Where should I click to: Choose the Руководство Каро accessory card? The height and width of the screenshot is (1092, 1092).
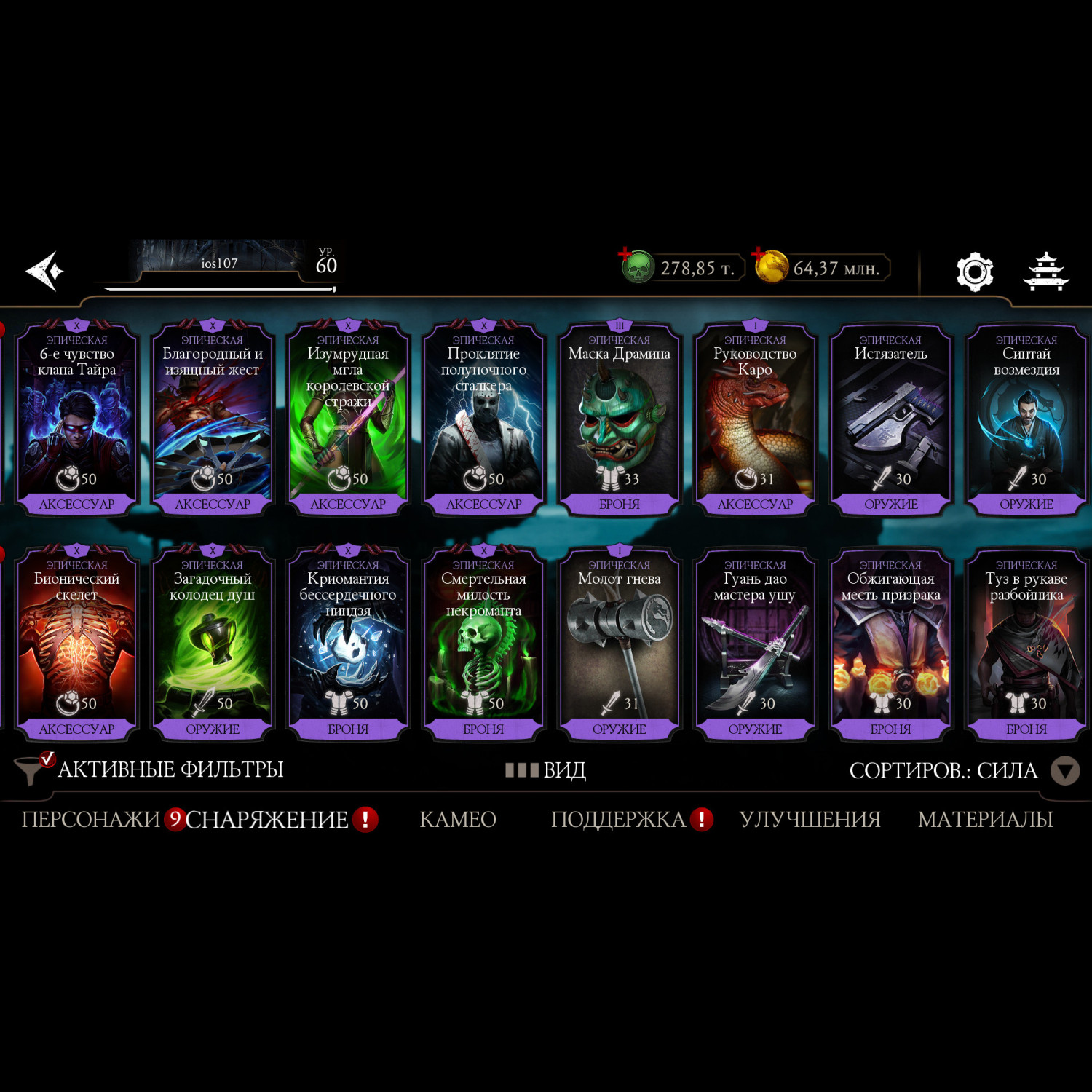pos(755,419)
